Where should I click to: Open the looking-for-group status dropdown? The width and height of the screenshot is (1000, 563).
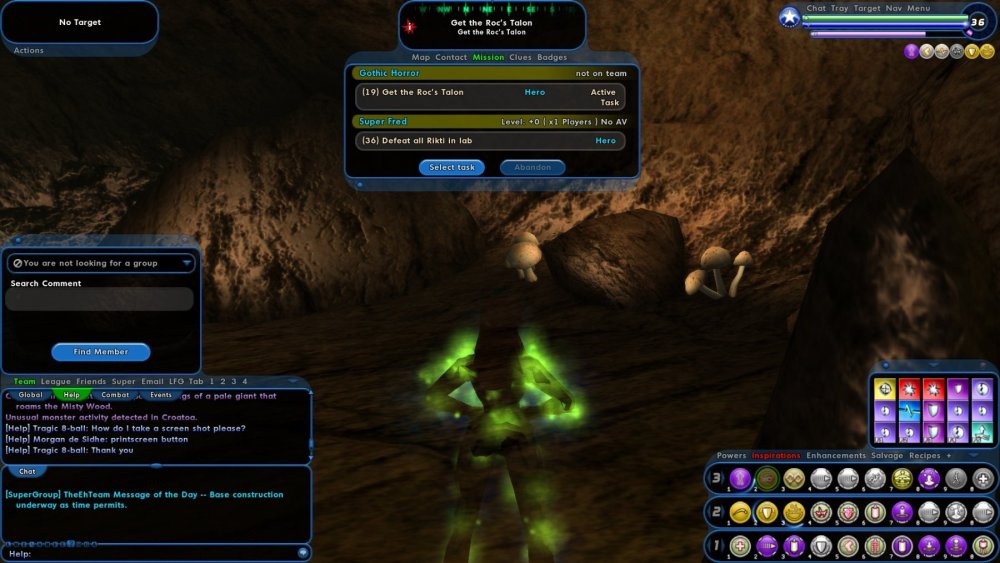click(x=100, y=263)
